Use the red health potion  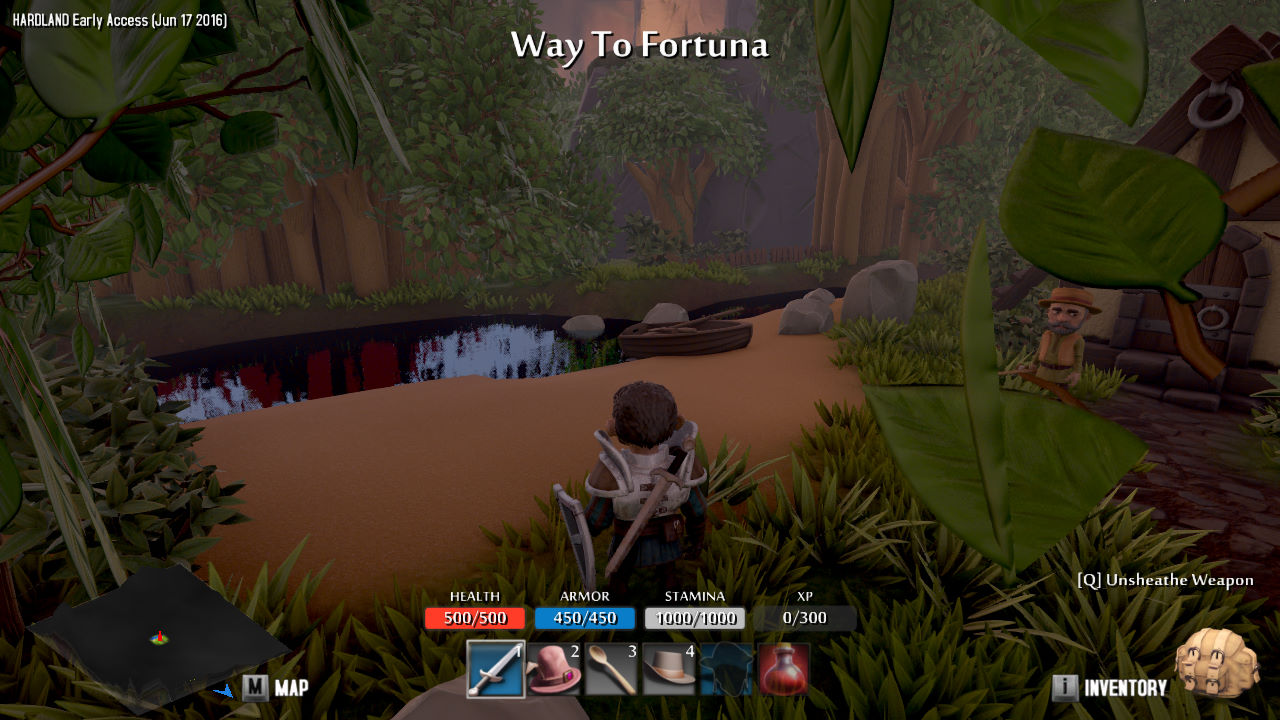783,669
